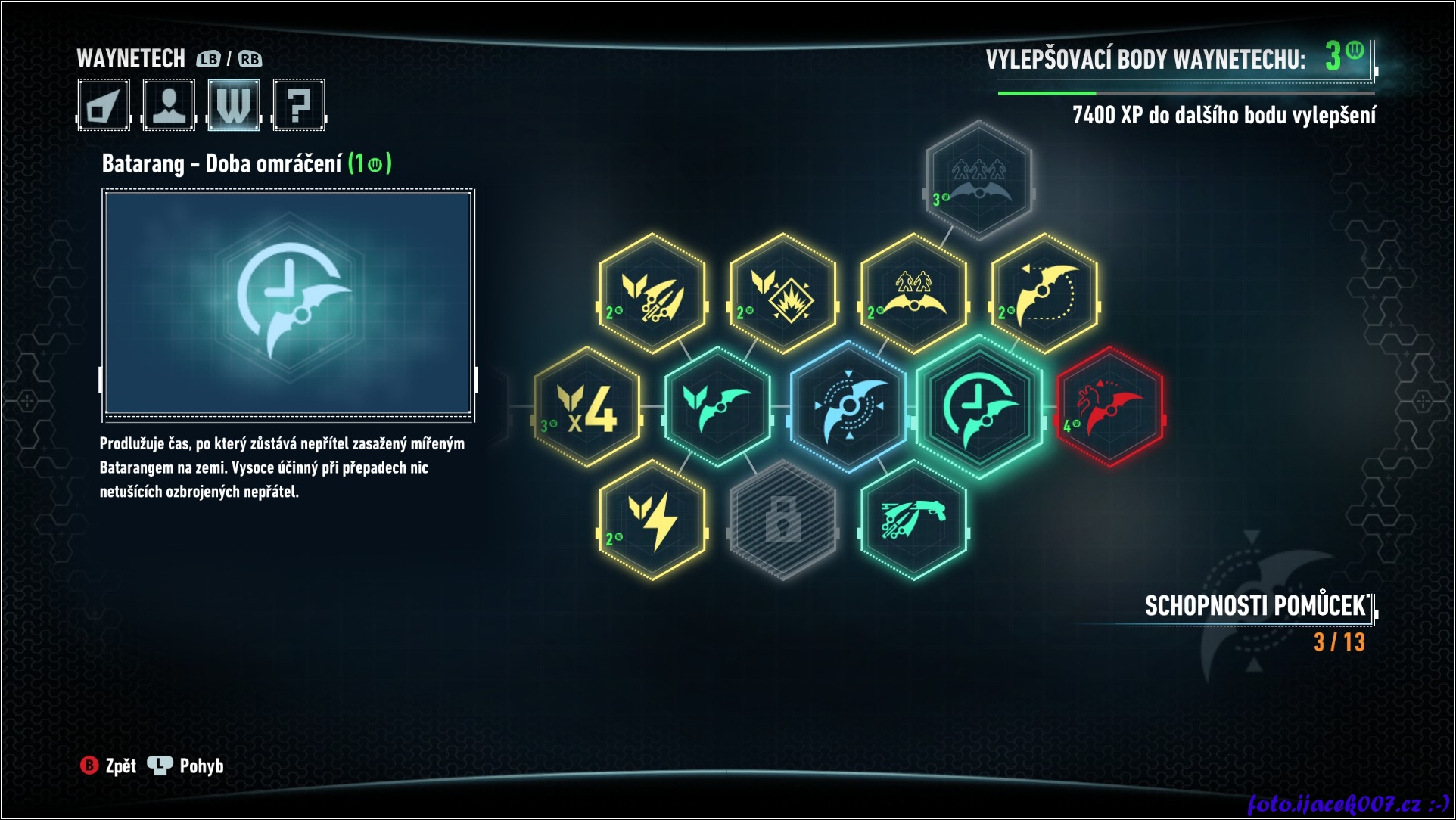Switch to the Batsuit armor tab

pos(104,104)
